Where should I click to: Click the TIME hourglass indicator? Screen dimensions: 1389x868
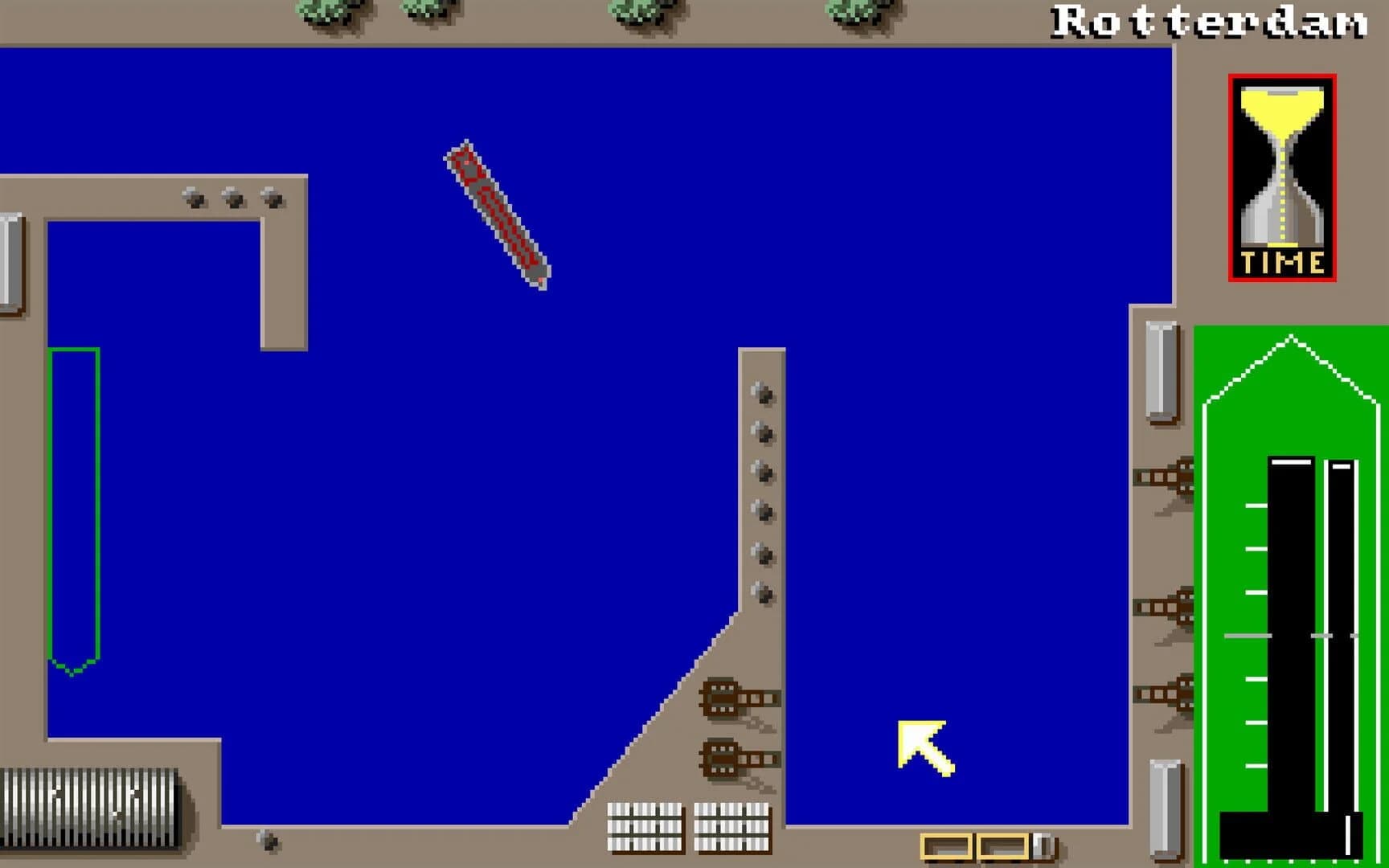pyautogui.click(x=1281, y=178)
